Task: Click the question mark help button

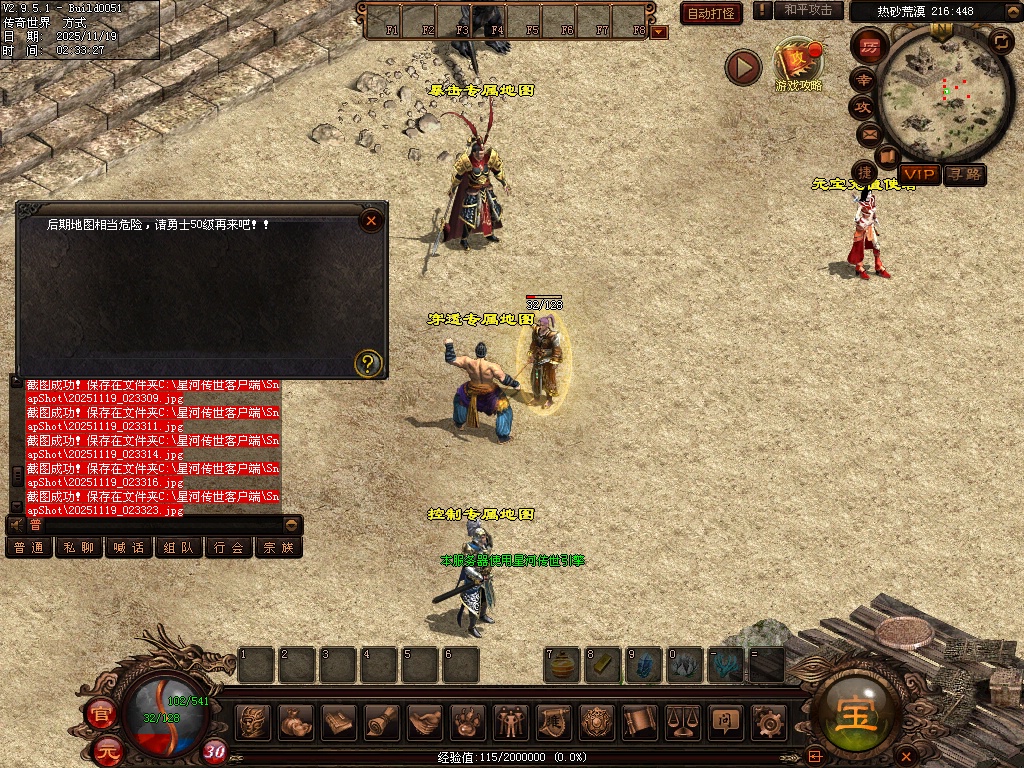Action: click(369, 363)
